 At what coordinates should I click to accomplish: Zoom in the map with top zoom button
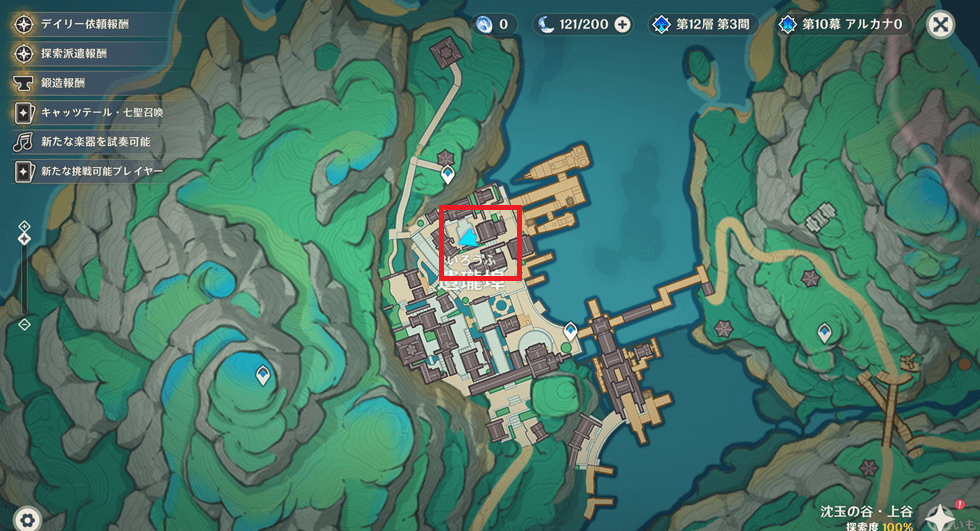click(x=24, y=227)
